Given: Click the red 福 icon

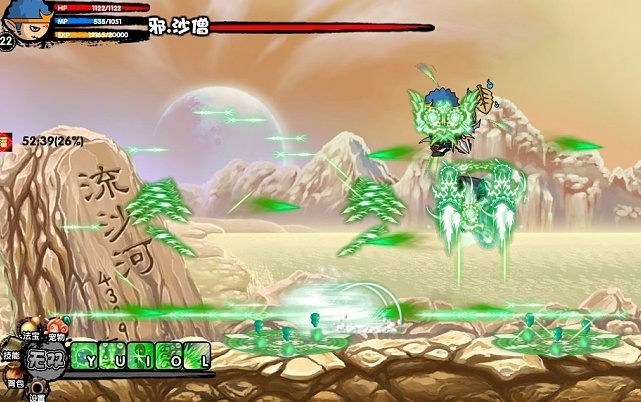Looking at the screenshot, I should 4,141.
